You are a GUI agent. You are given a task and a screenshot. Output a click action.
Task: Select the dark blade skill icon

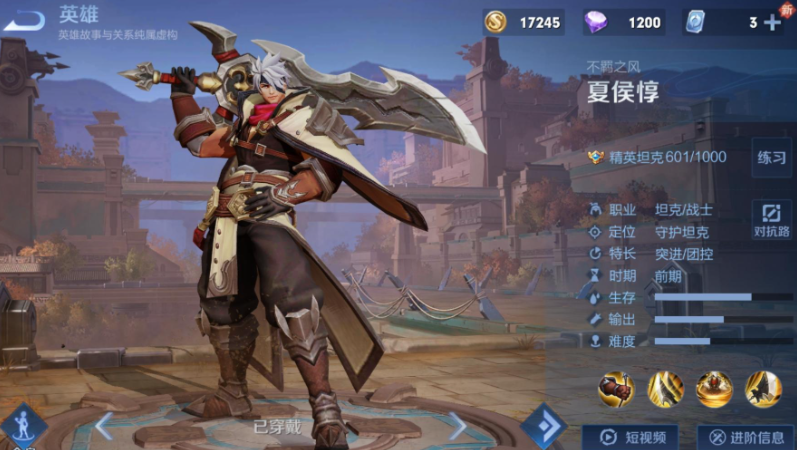coord(762,389)
